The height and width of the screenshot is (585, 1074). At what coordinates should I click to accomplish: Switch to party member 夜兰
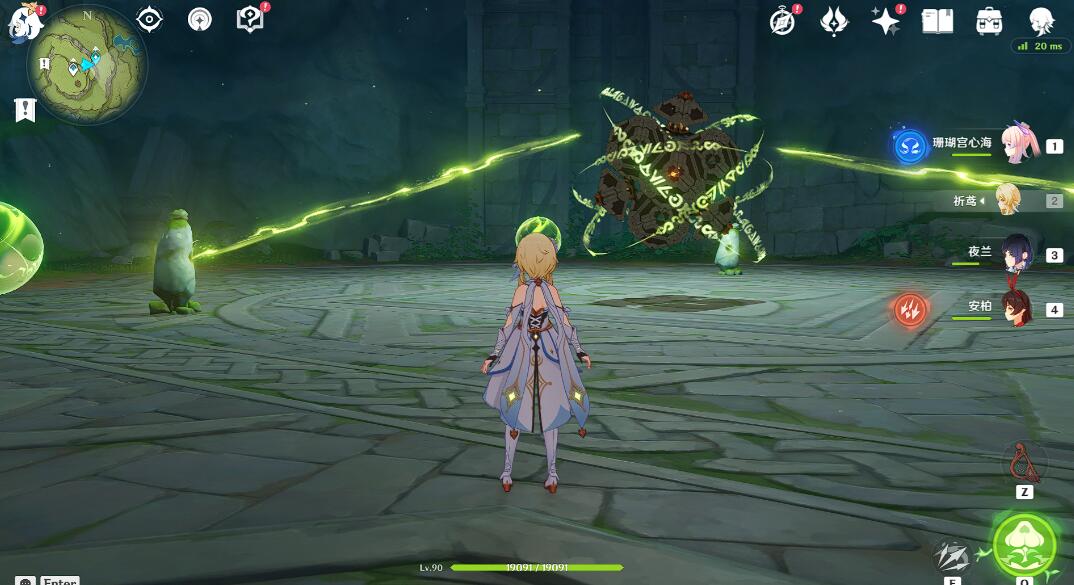click(x=1019, y=255)
